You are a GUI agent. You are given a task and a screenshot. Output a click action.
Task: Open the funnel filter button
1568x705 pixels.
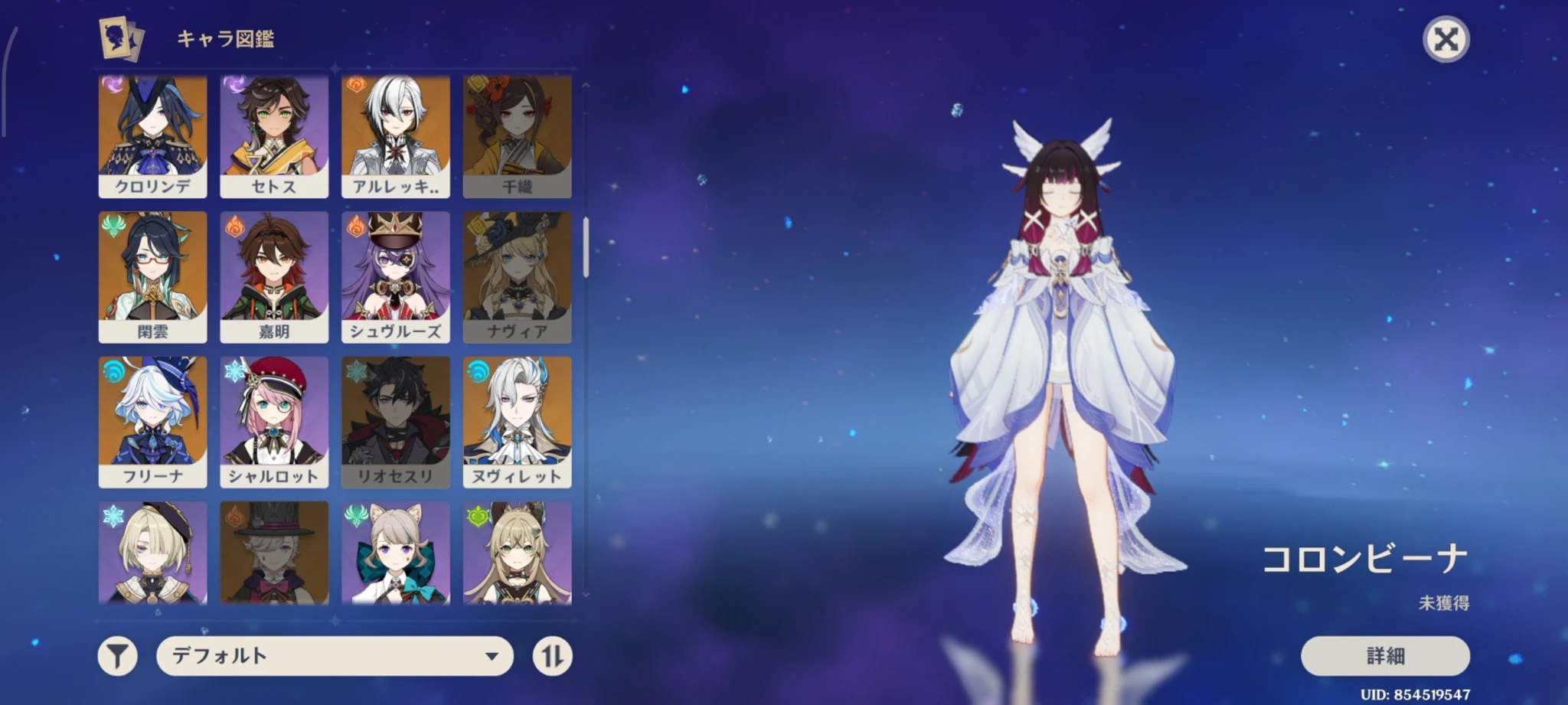pyautogui.click(x=117, y=656)
